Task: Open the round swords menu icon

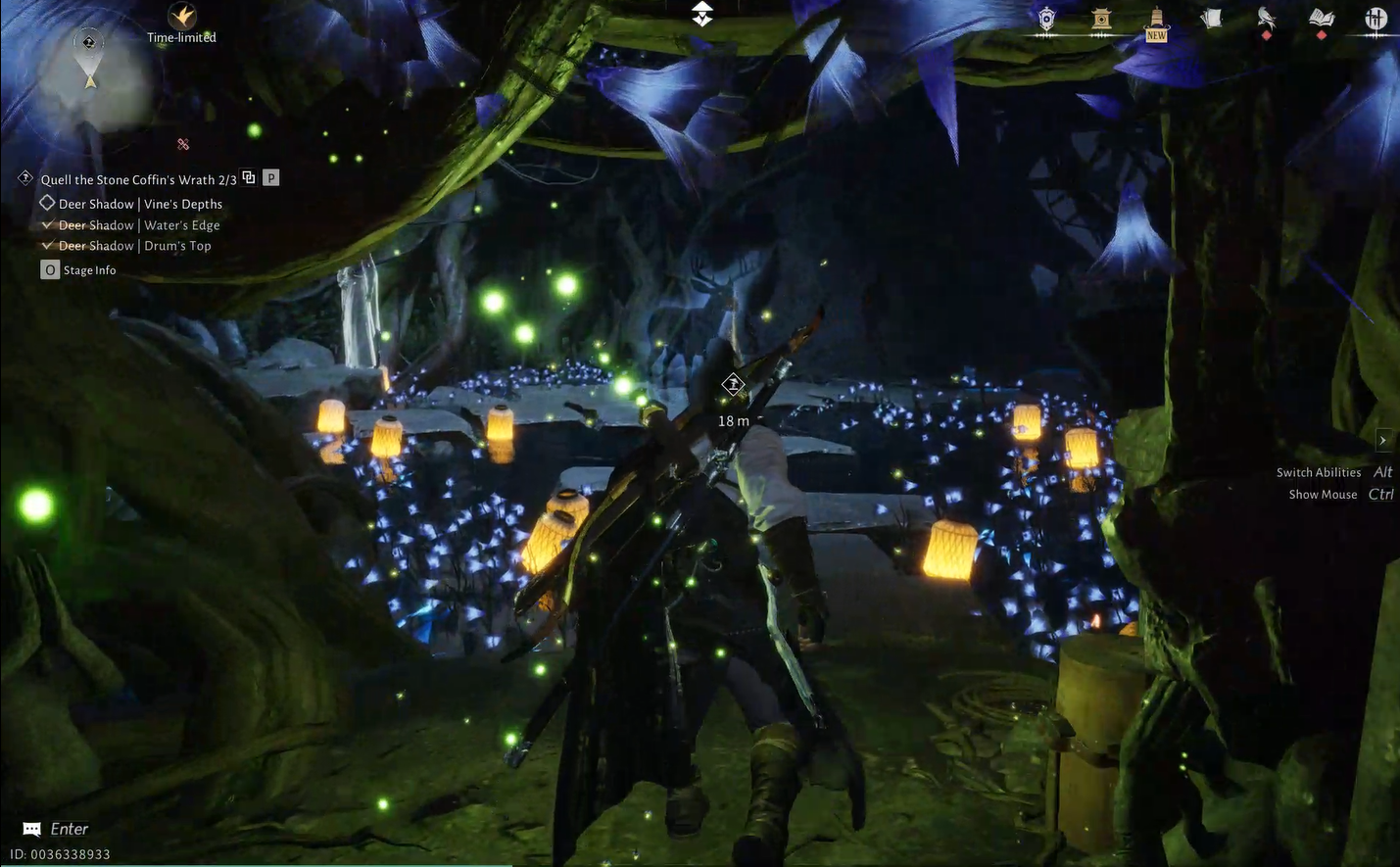Action: [x=1376, y=19]
